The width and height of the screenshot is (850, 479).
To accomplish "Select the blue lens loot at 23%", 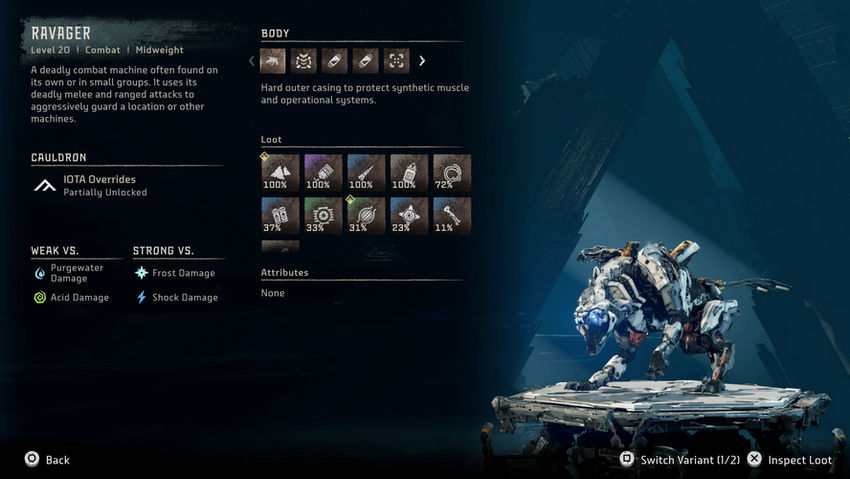I will (x=409, y=215).
